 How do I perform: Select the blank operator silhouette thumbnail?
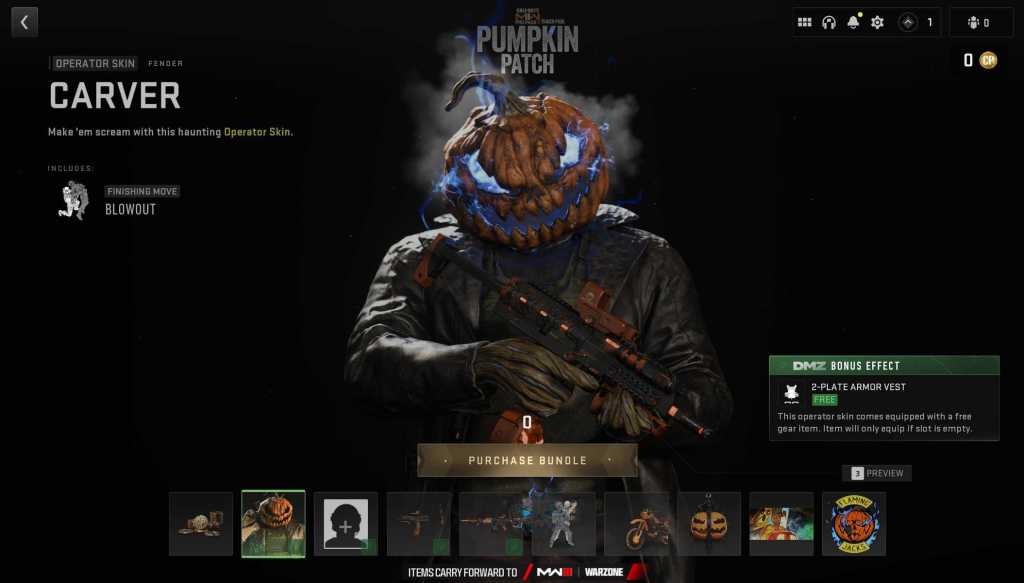[x=346, y=523]
